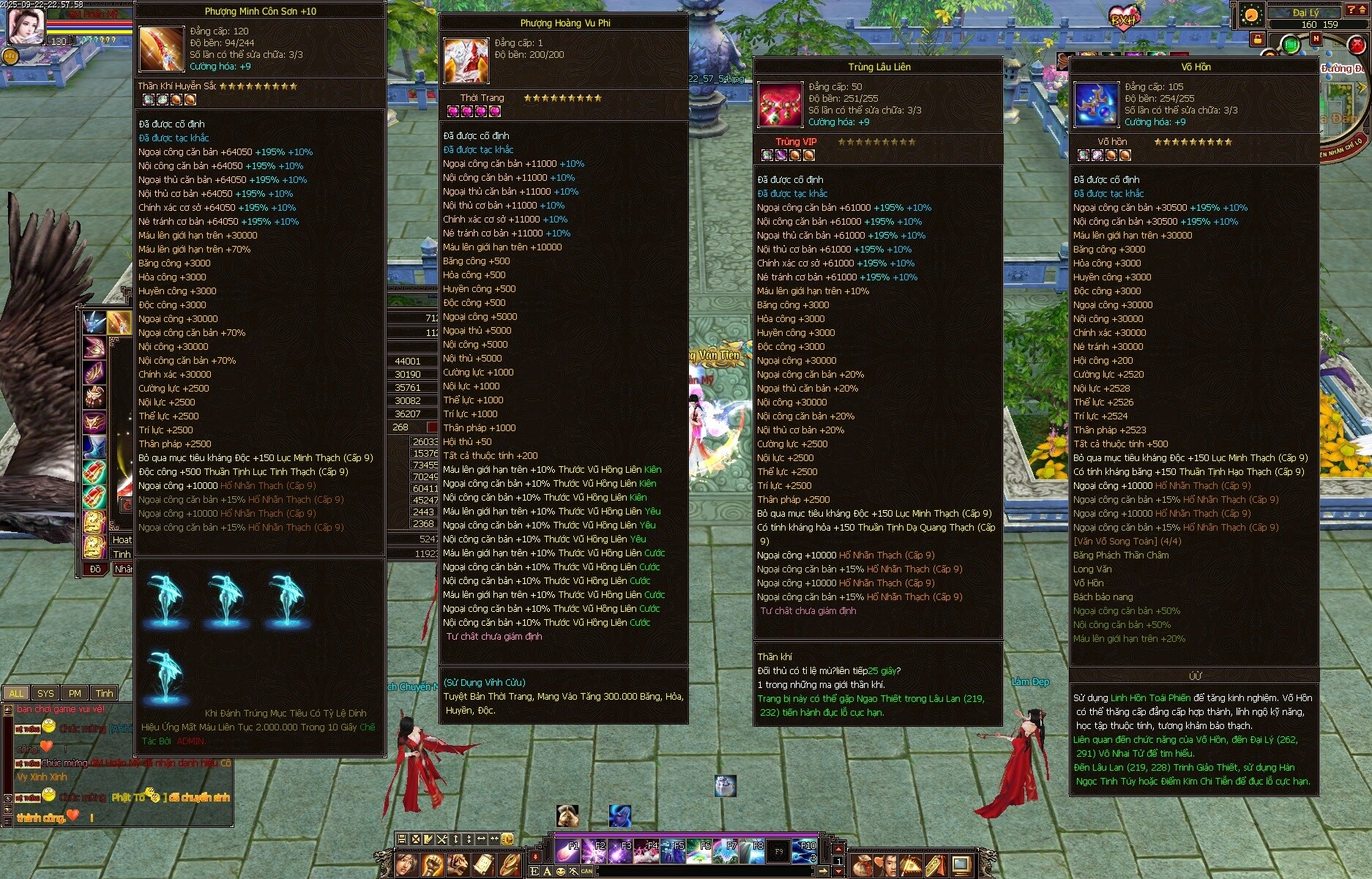Click the question mark help button
Viewport: 1372px width, 879px height.
1352,10
